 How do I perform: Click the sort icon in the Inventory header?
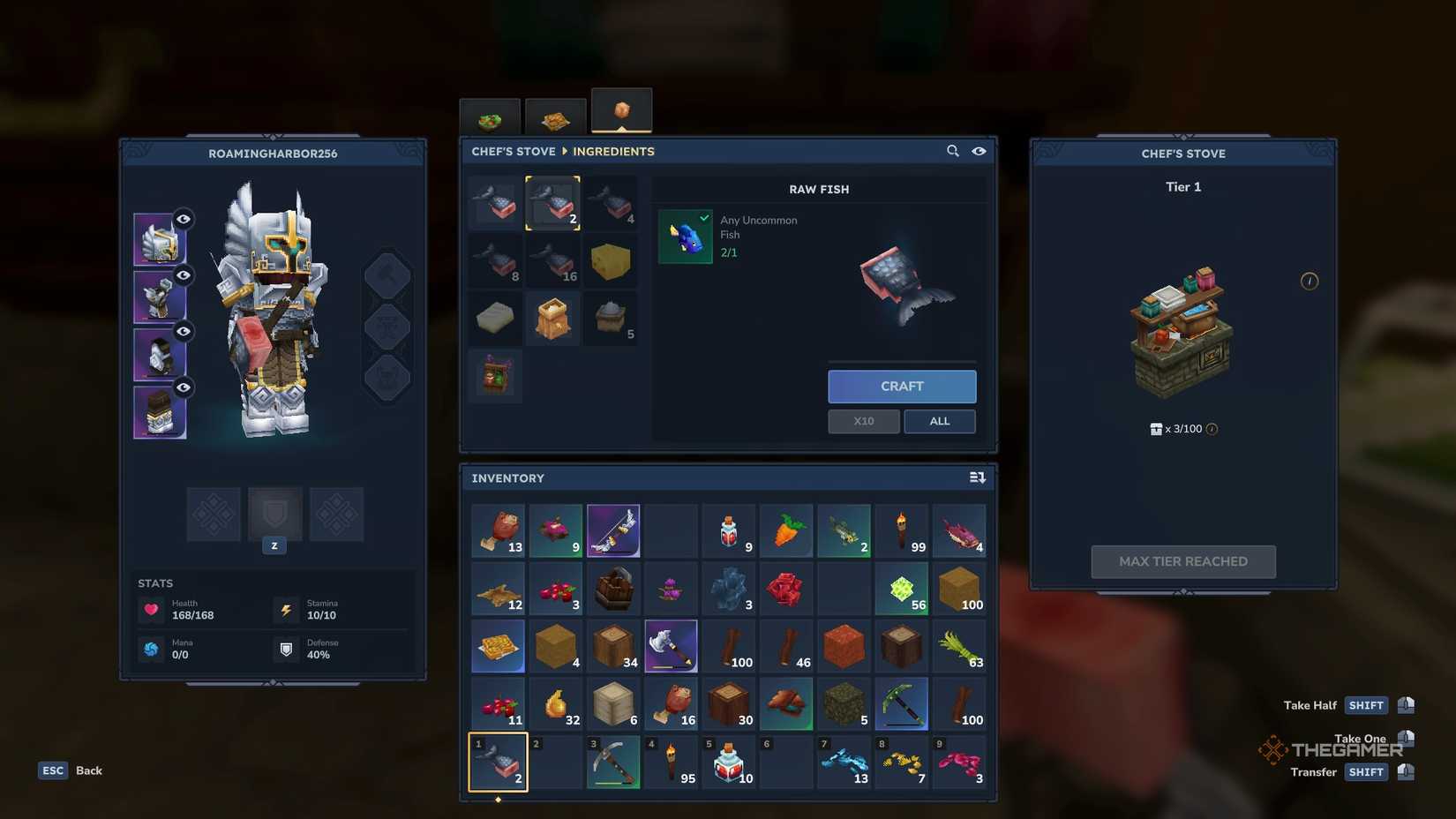click(978, 477)
